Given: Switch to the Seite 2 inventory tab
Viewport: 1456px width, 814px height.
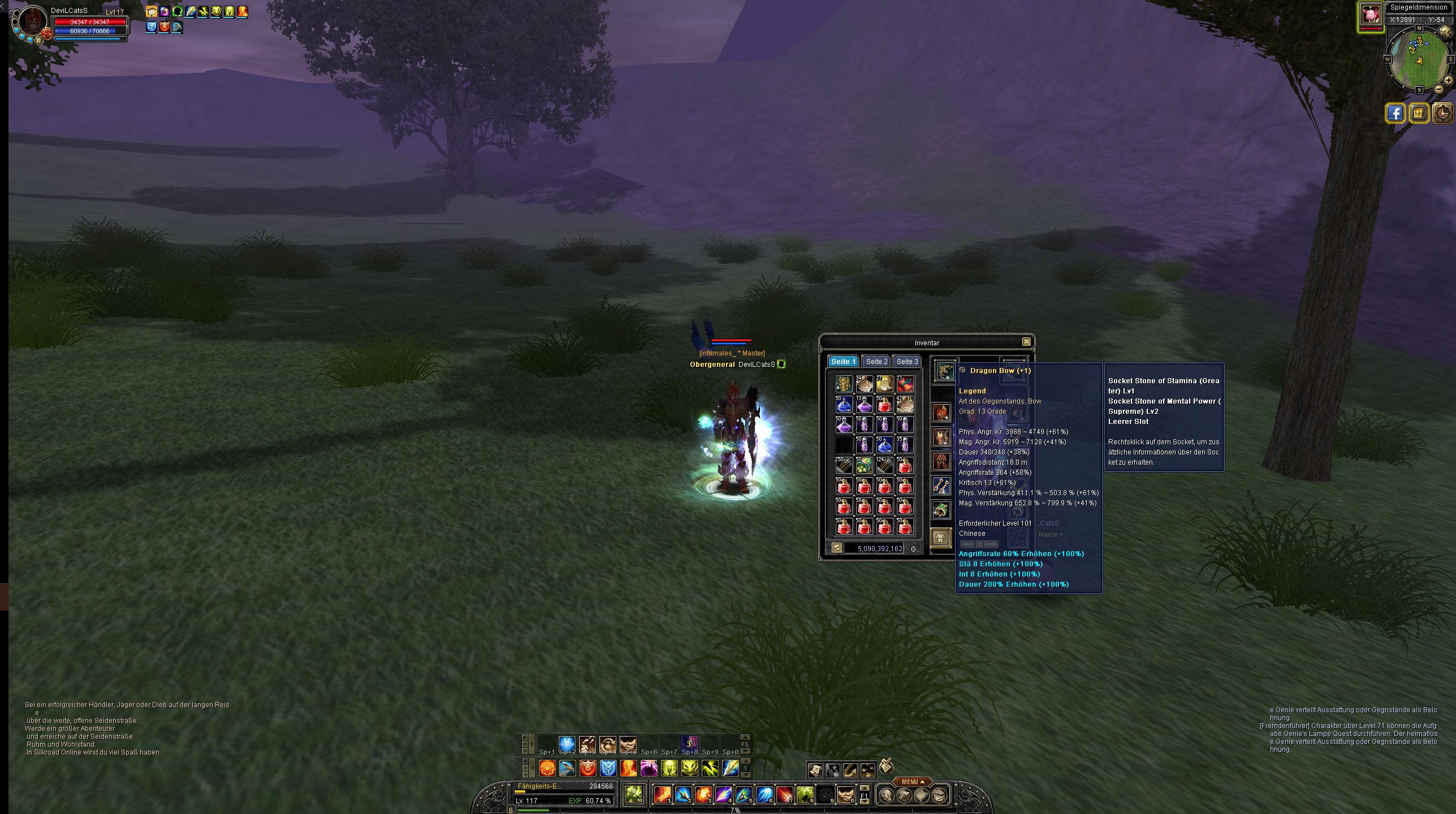Looking at the screenshot, I should (x=876, y=362).
